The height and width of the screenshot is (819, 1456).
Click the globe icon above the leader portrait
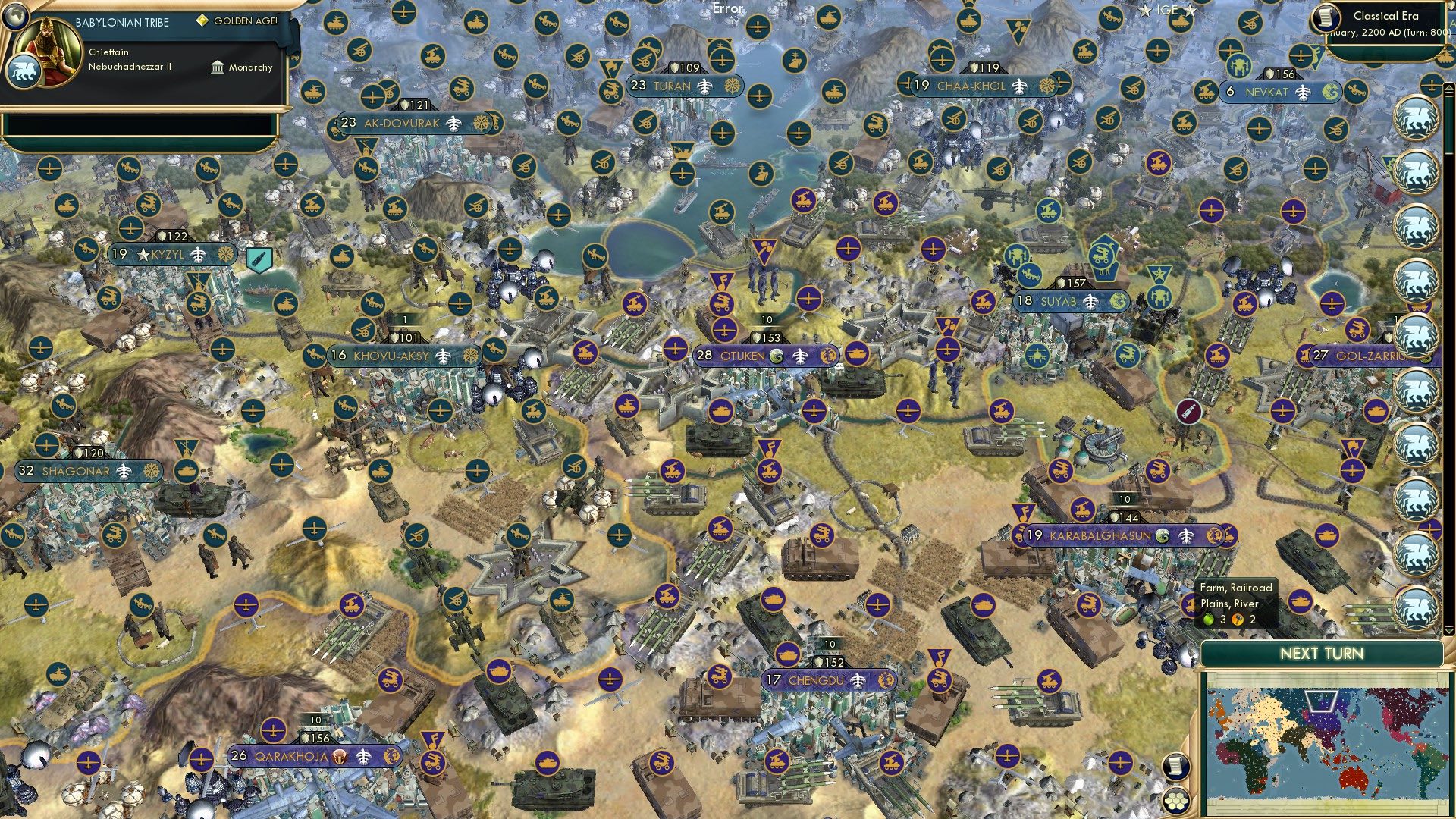pos(15,17)
